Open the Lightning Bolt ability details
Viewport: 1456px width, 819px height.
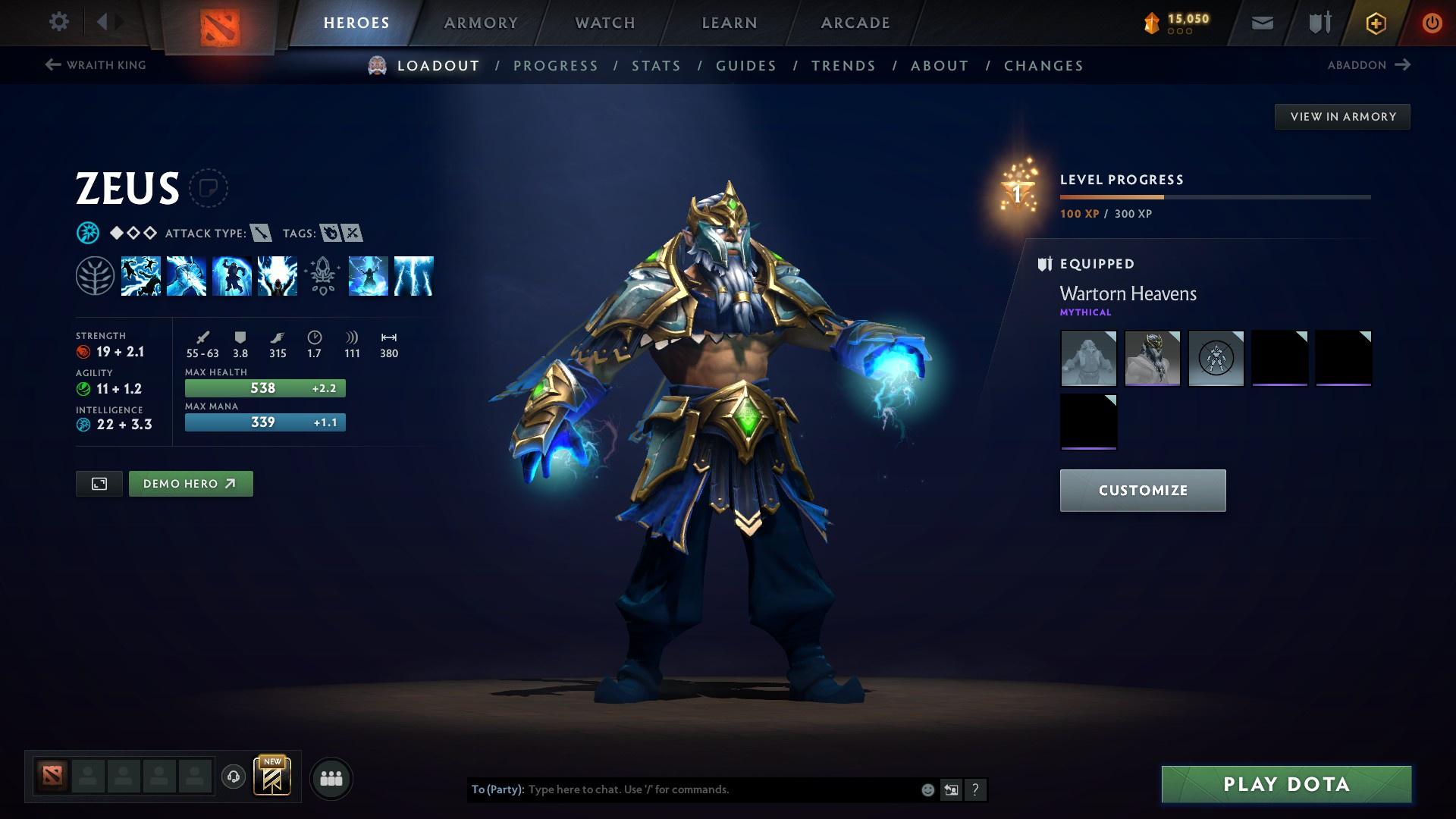pos(187,276)
